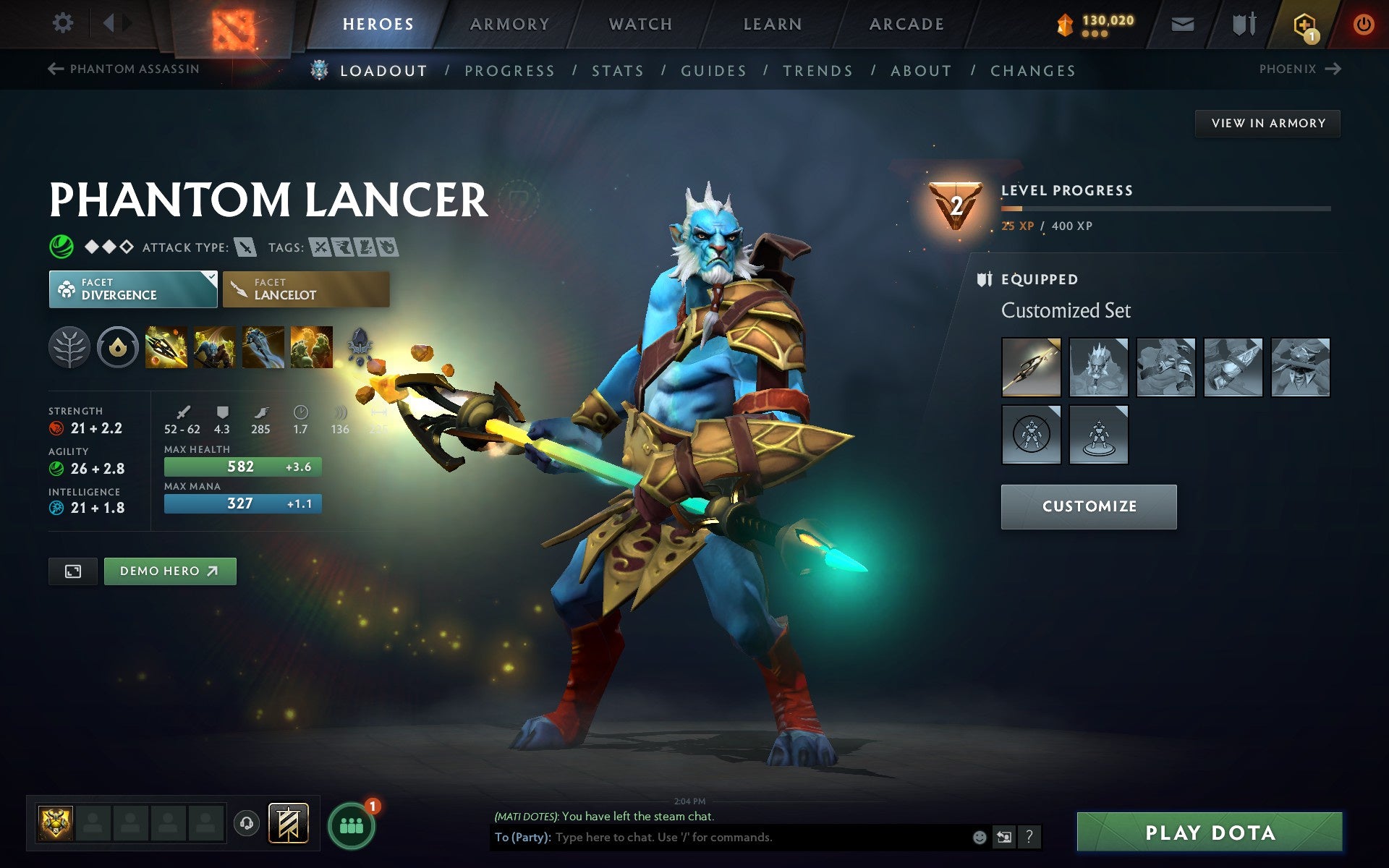Toggle the innate ability circle icon
1389x868 pixels.
[116, 348]
